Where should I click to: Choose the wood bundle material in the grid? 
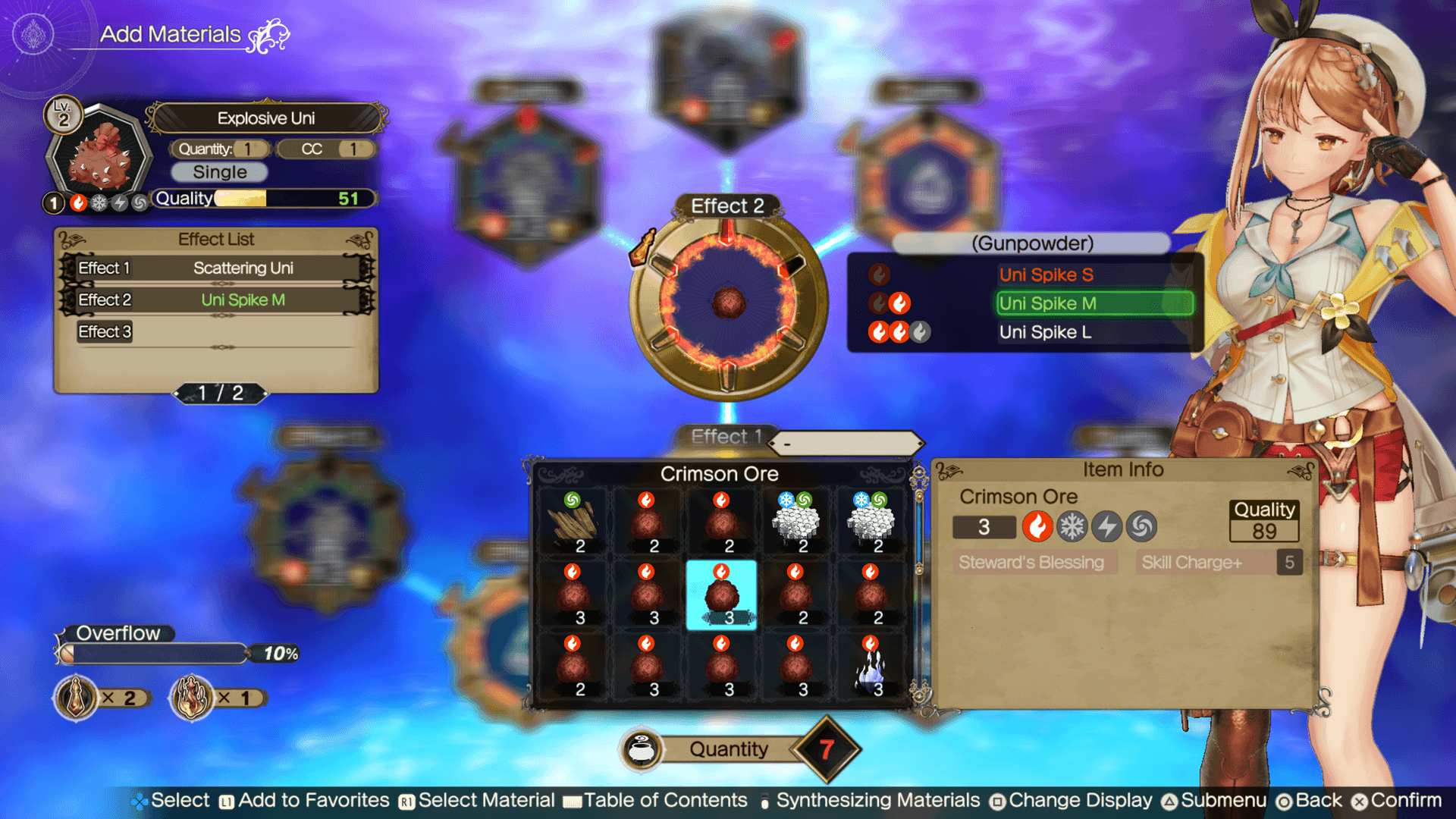pyautogui.click(x=573, y=523)
